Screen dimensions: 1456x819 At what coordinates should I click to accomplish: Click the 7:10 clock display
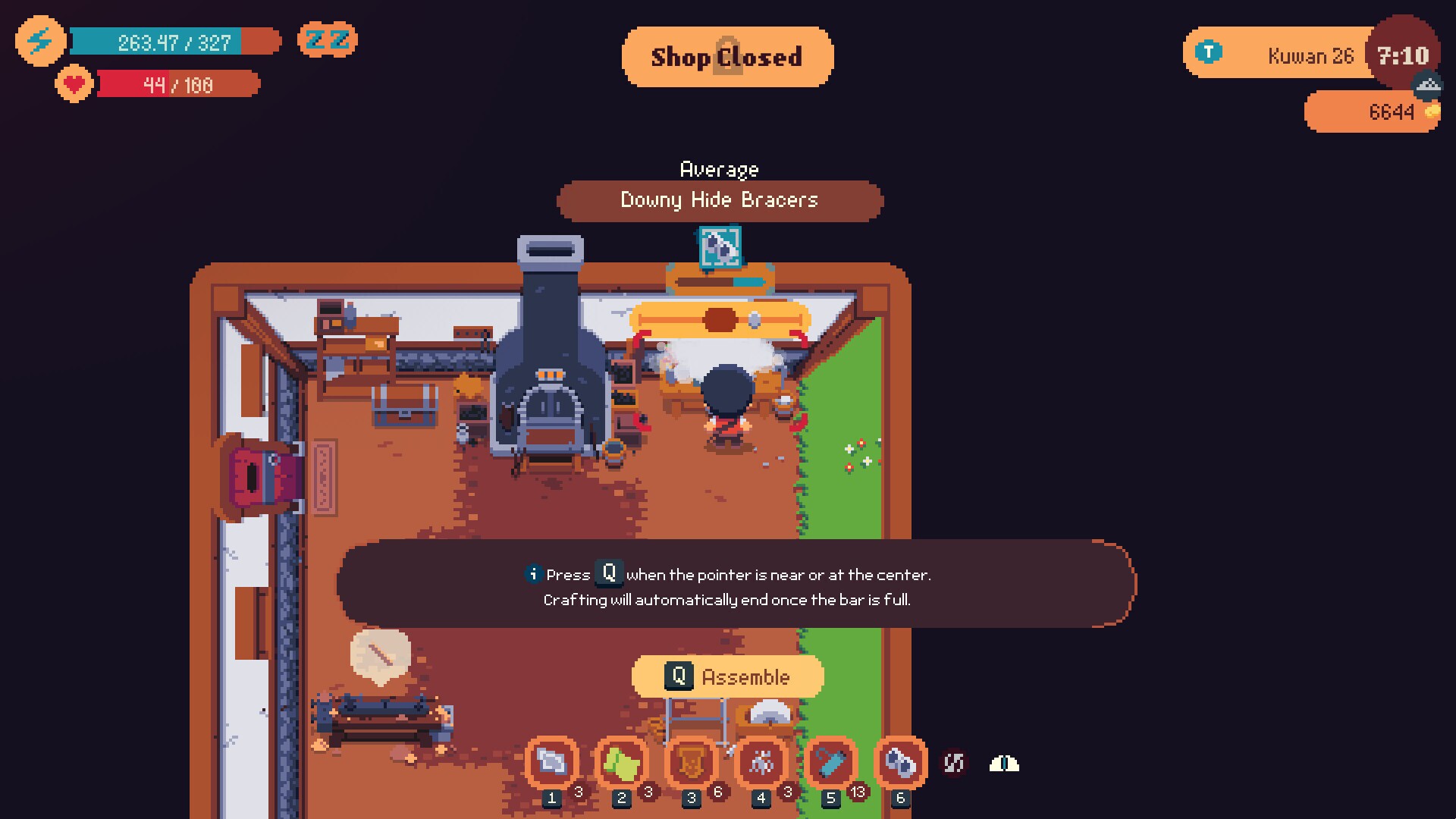pyautogui.click(x=1402, y=54)
